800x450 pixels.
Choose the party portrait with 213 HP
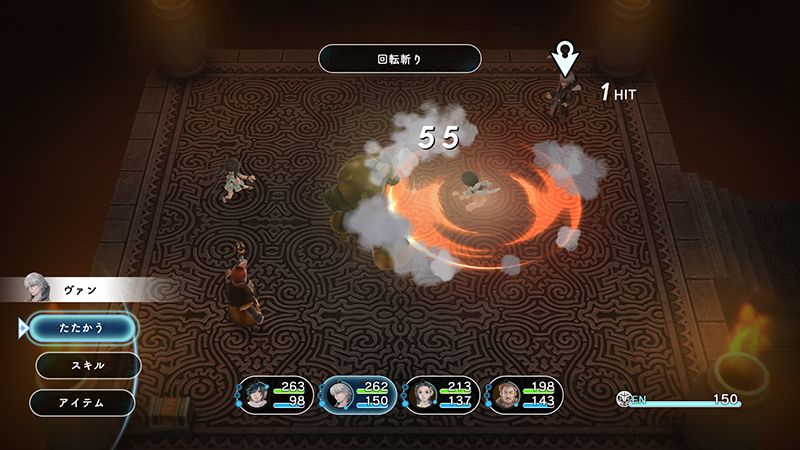(420, 395)
